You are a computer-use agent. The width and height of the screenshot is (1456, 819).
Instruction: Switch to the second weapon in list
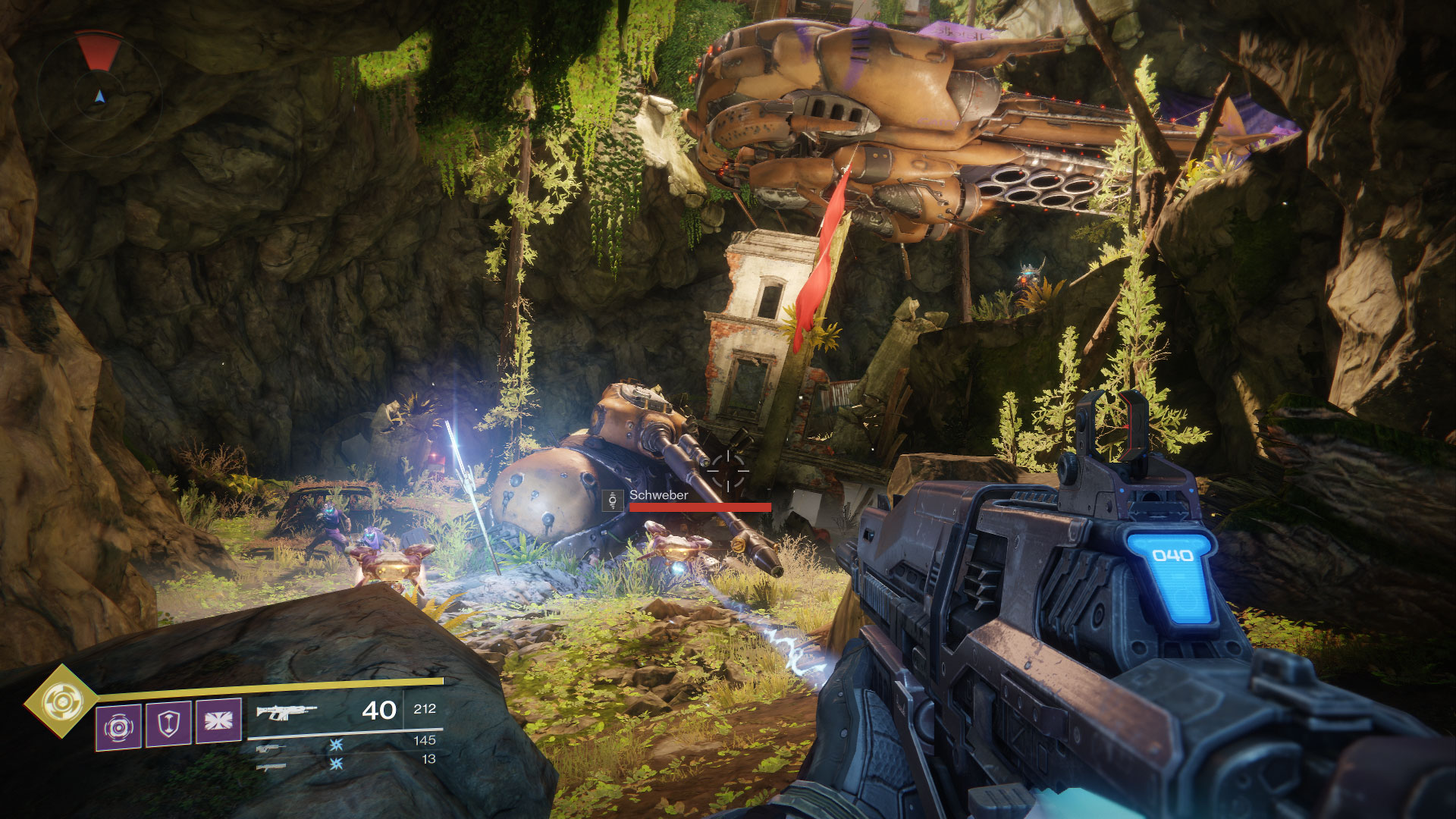pos(270,748)
